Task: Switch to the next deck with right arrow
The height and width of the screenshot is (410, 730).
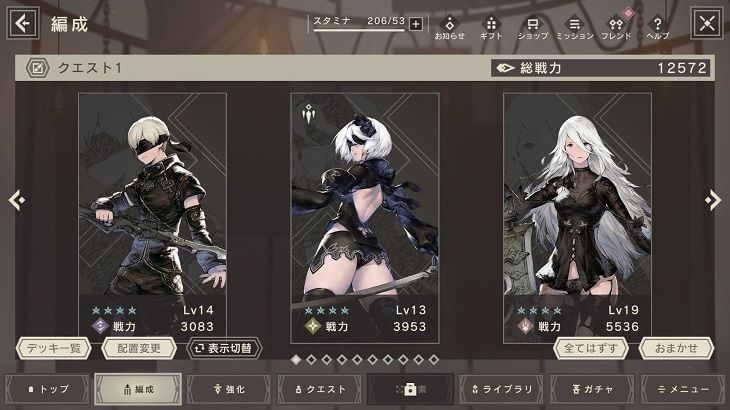Action: click(x=712, y=200)
